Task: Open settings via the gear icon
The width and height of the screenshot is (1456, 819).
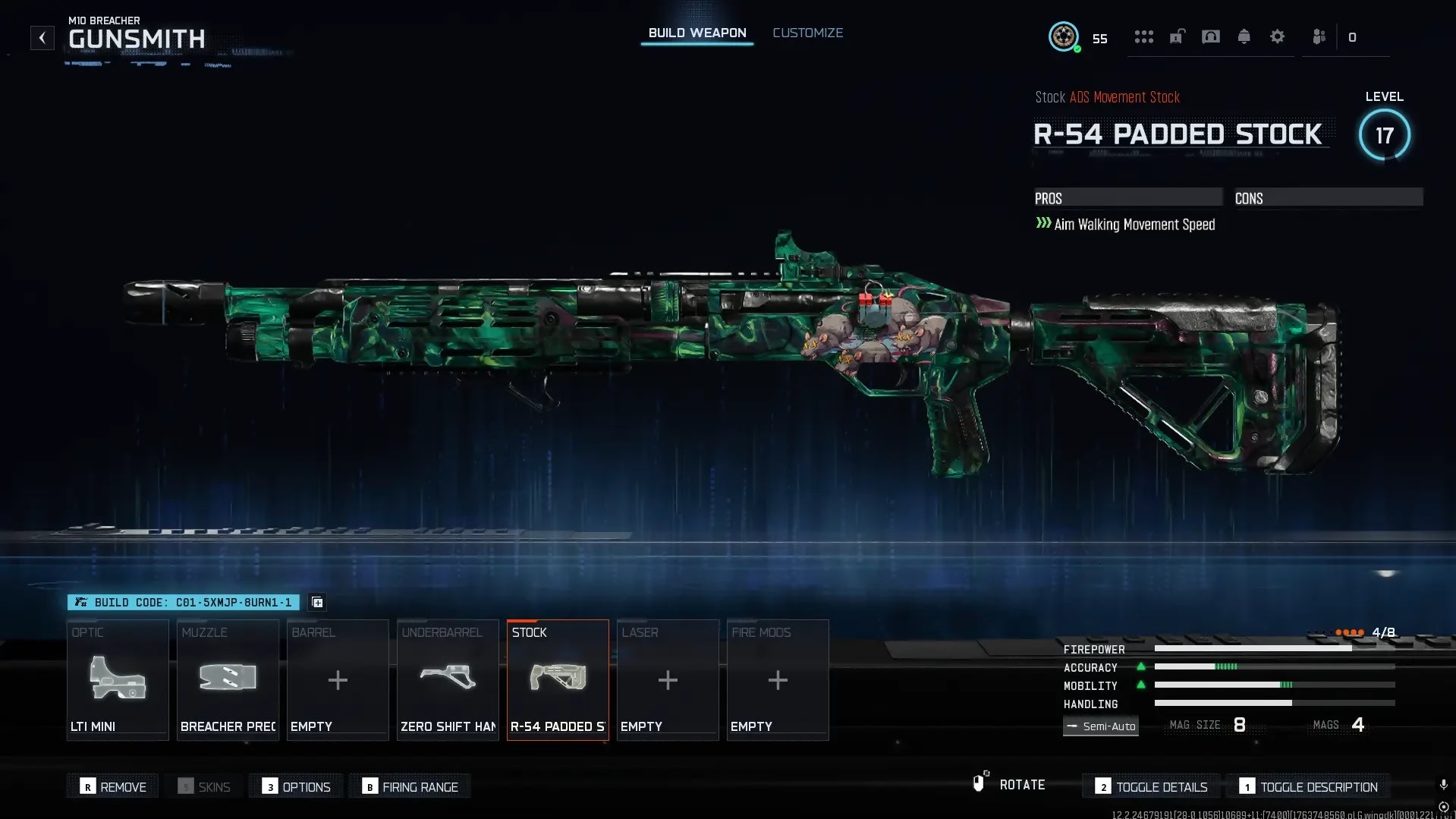Action: click(x=1277, y=36)
